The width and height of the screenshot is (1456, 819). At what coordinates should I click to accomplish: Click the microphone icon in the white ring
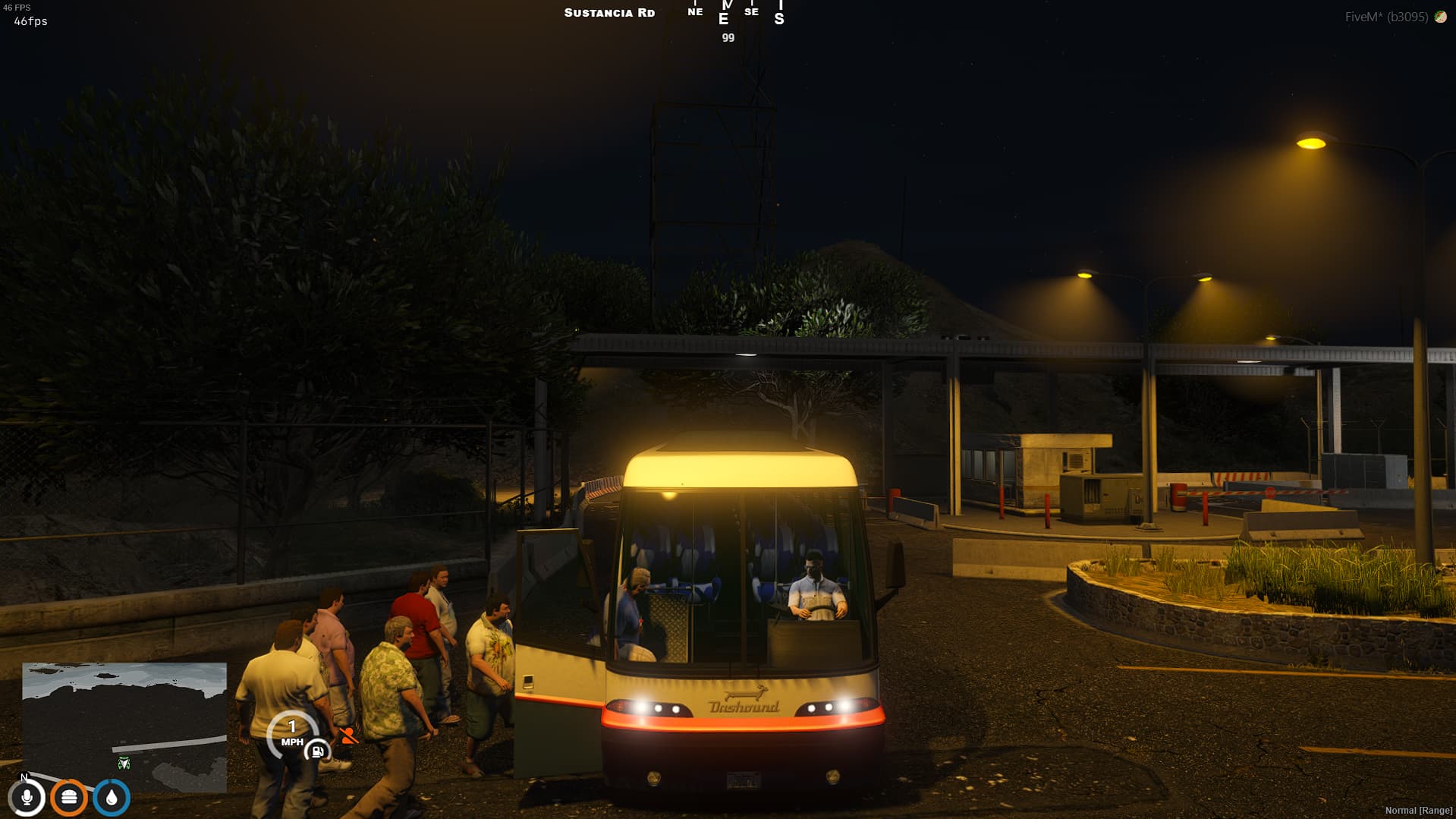[28, 798]
